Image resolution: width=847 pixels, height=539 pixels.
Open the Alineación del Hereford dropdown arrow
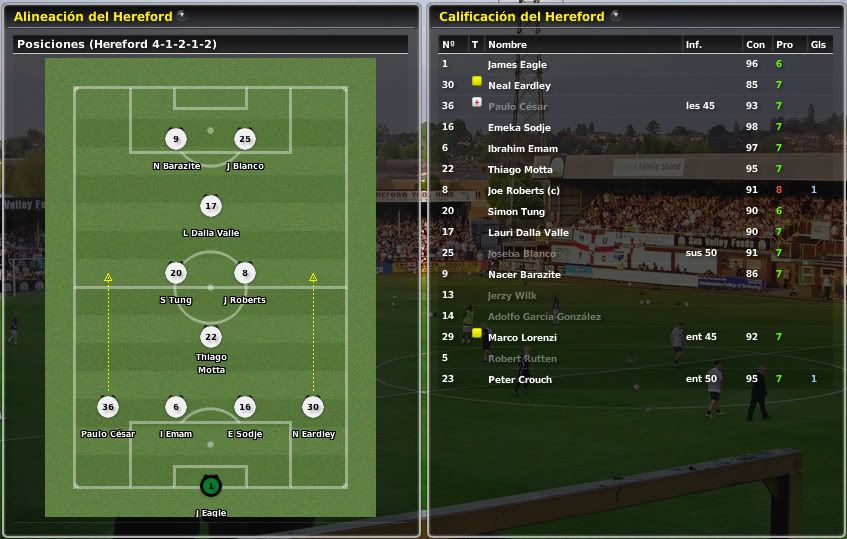pos(181,16)
